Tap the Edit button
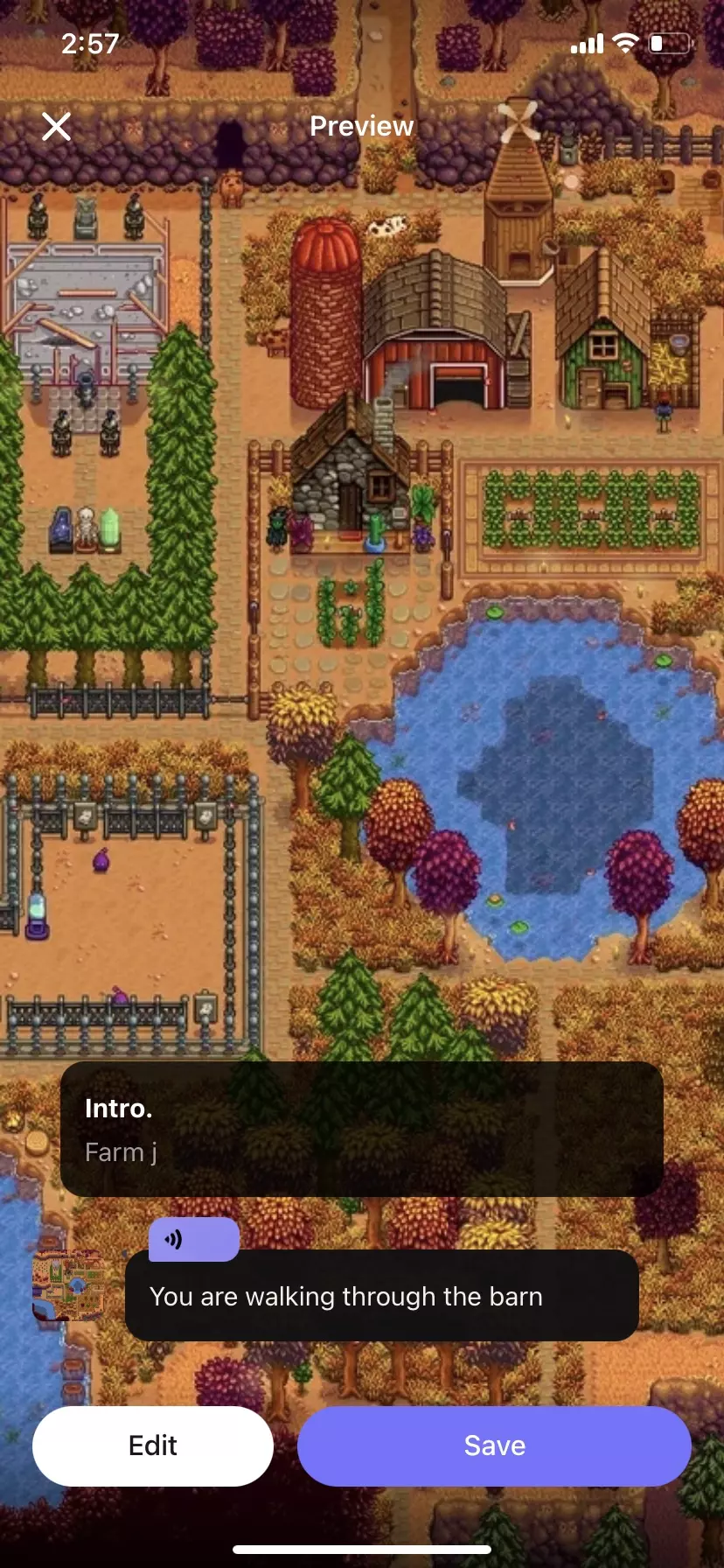 click(x=153, y=1445)
